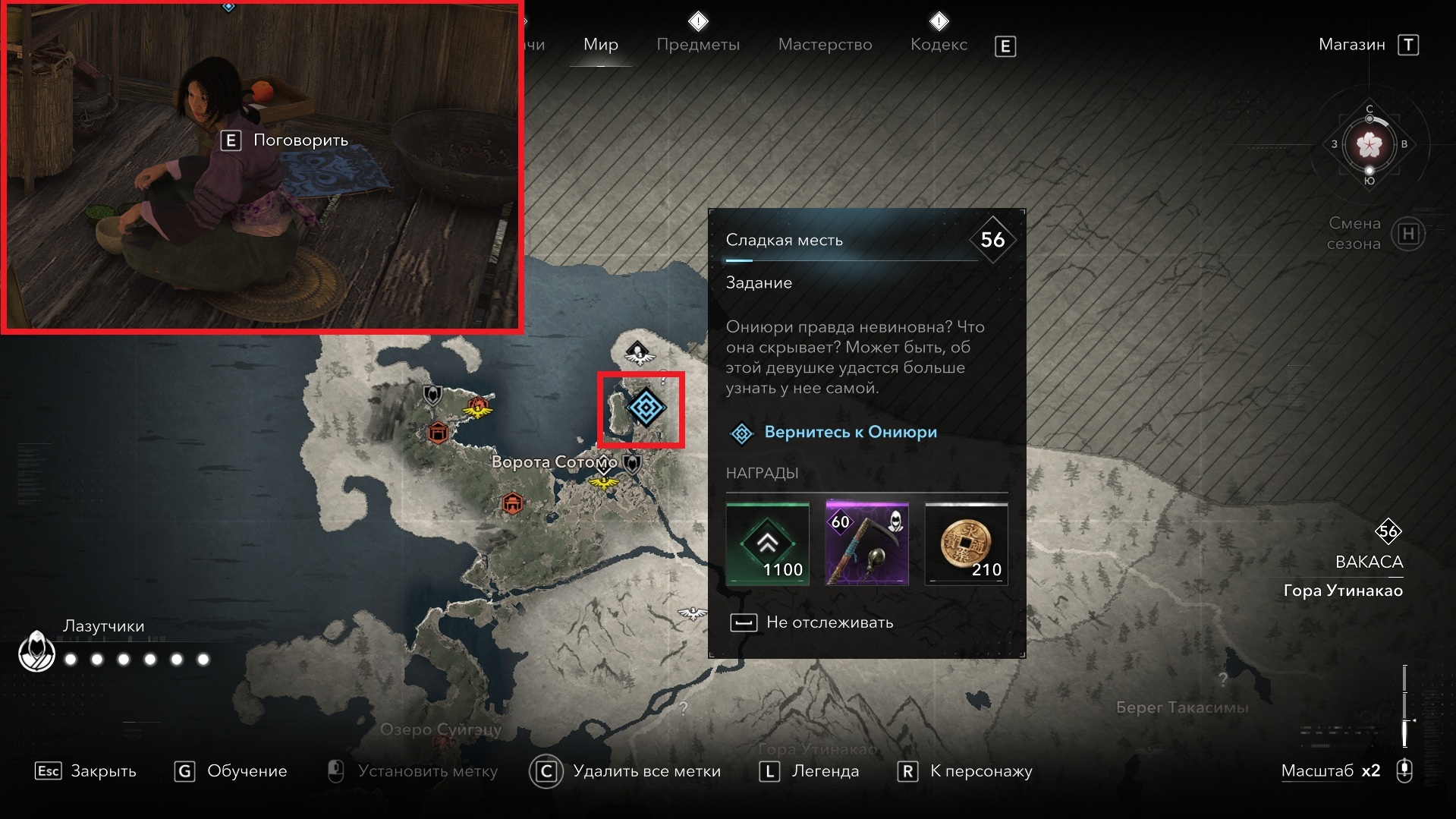Screen dimensions: 1456x819
Task: Click the Лазутчики scouts icon
Action: [36, 651]
